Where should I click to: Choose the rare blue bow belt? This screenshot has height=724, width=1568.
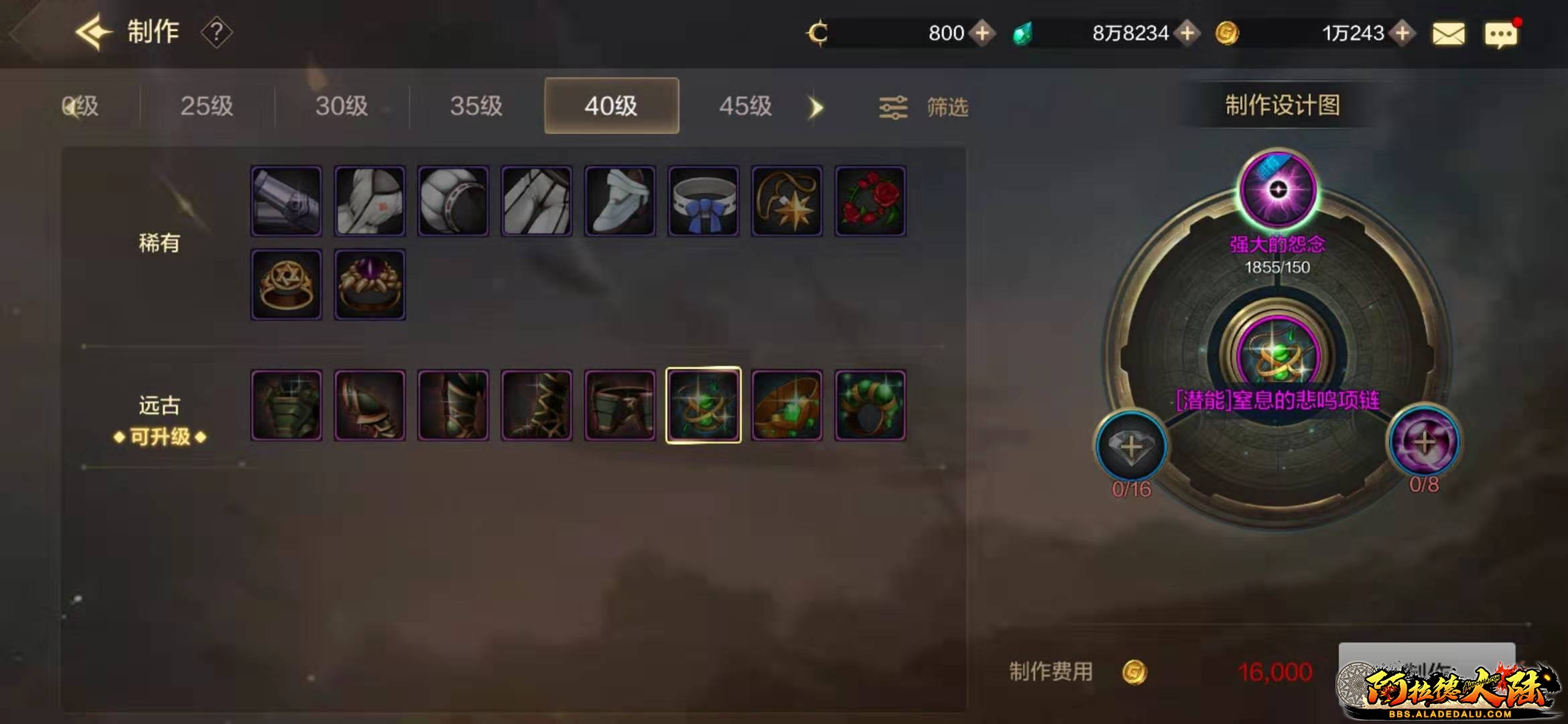click(x=703, y=201)
